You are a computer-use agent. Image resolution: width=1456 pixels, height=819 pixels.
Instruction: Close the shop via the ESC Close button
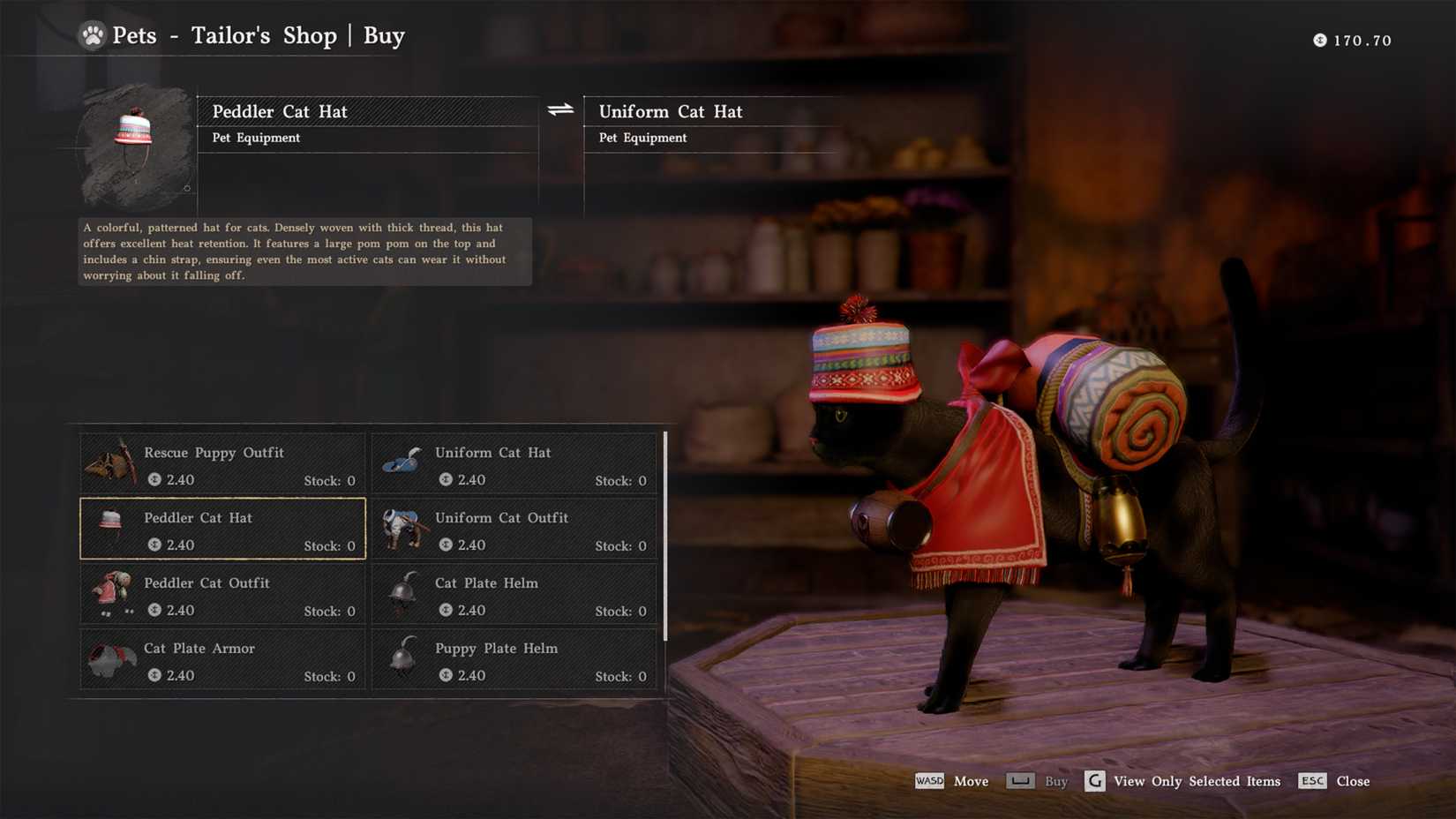click(1333, 781)
